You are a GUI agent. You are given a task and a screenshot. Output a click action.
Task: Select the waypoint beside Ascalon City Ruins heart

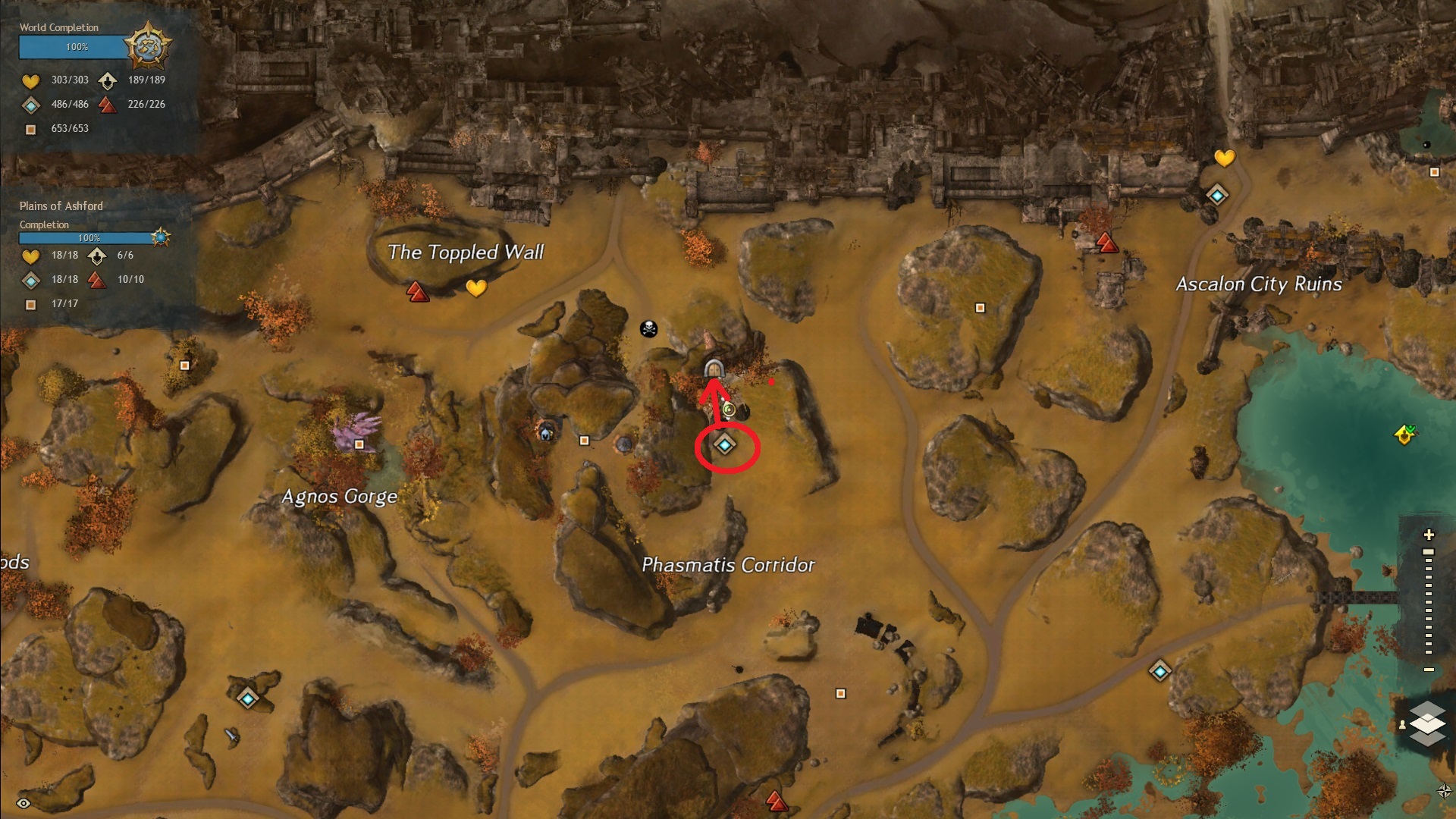[1217, 196]
